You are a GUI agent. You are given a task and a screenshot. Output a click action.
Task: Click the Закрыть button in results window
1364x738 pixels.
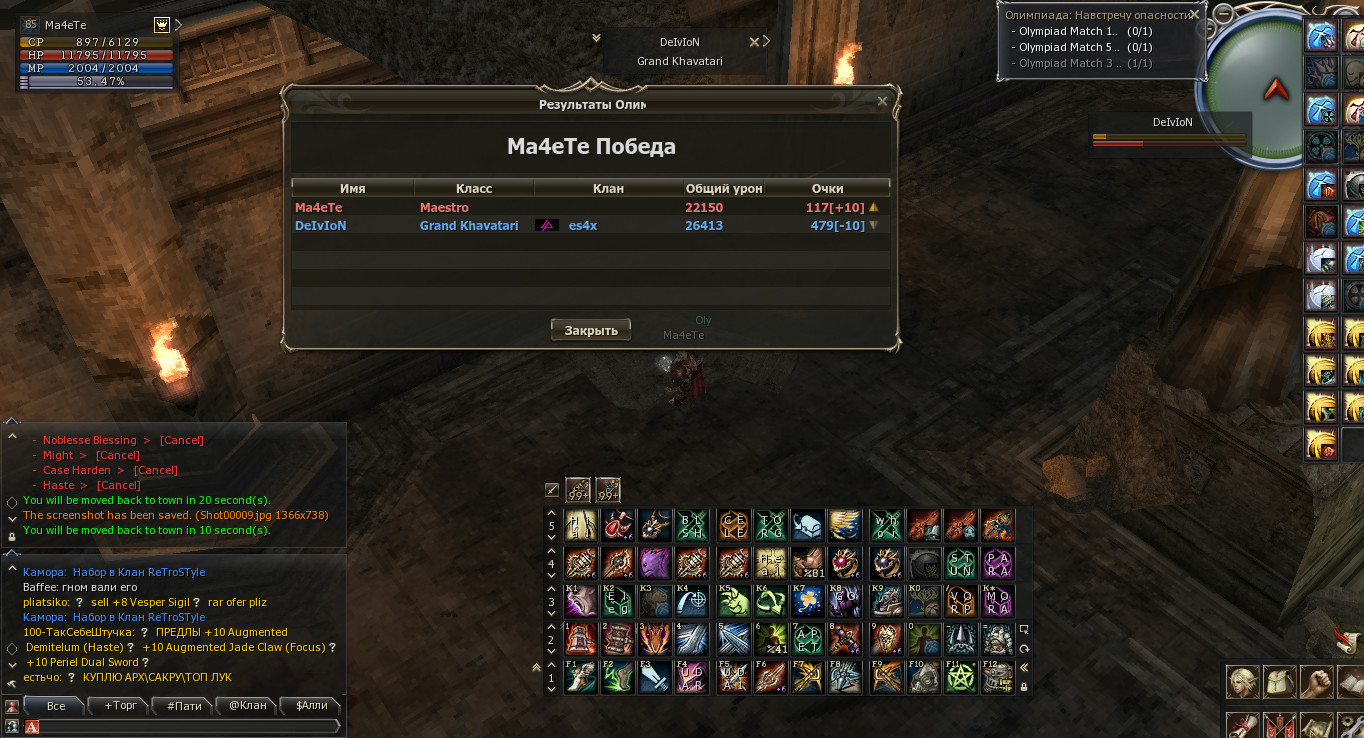pos(590,330)
